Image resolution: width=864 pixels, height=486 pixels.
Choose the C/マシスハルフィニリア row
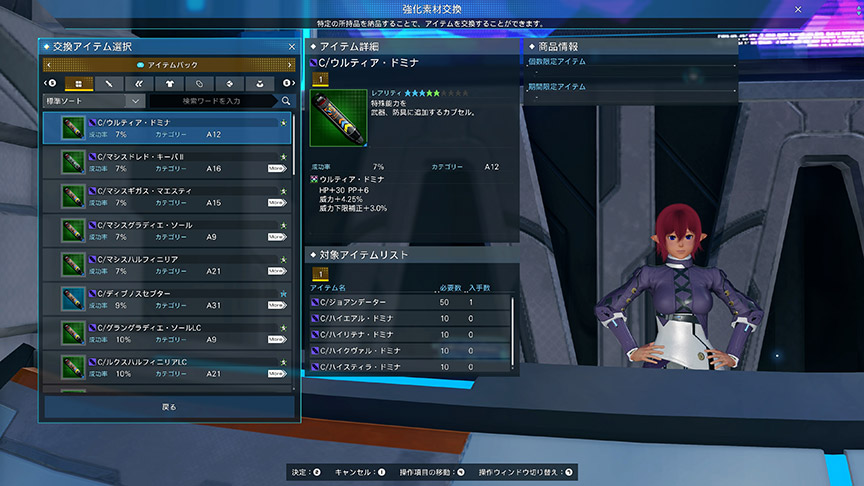point(165,264)
